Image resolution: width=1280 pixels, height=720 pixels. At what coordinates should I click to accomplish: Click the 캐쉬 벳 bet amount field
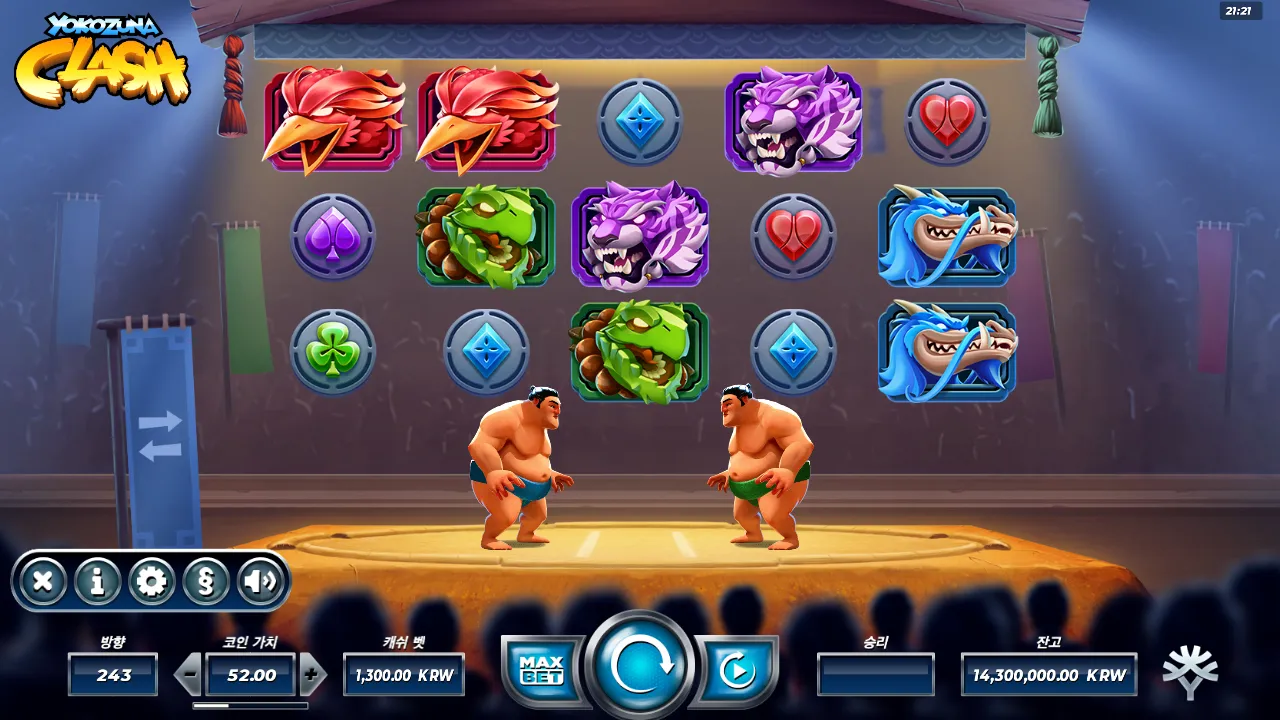point(404,675)
